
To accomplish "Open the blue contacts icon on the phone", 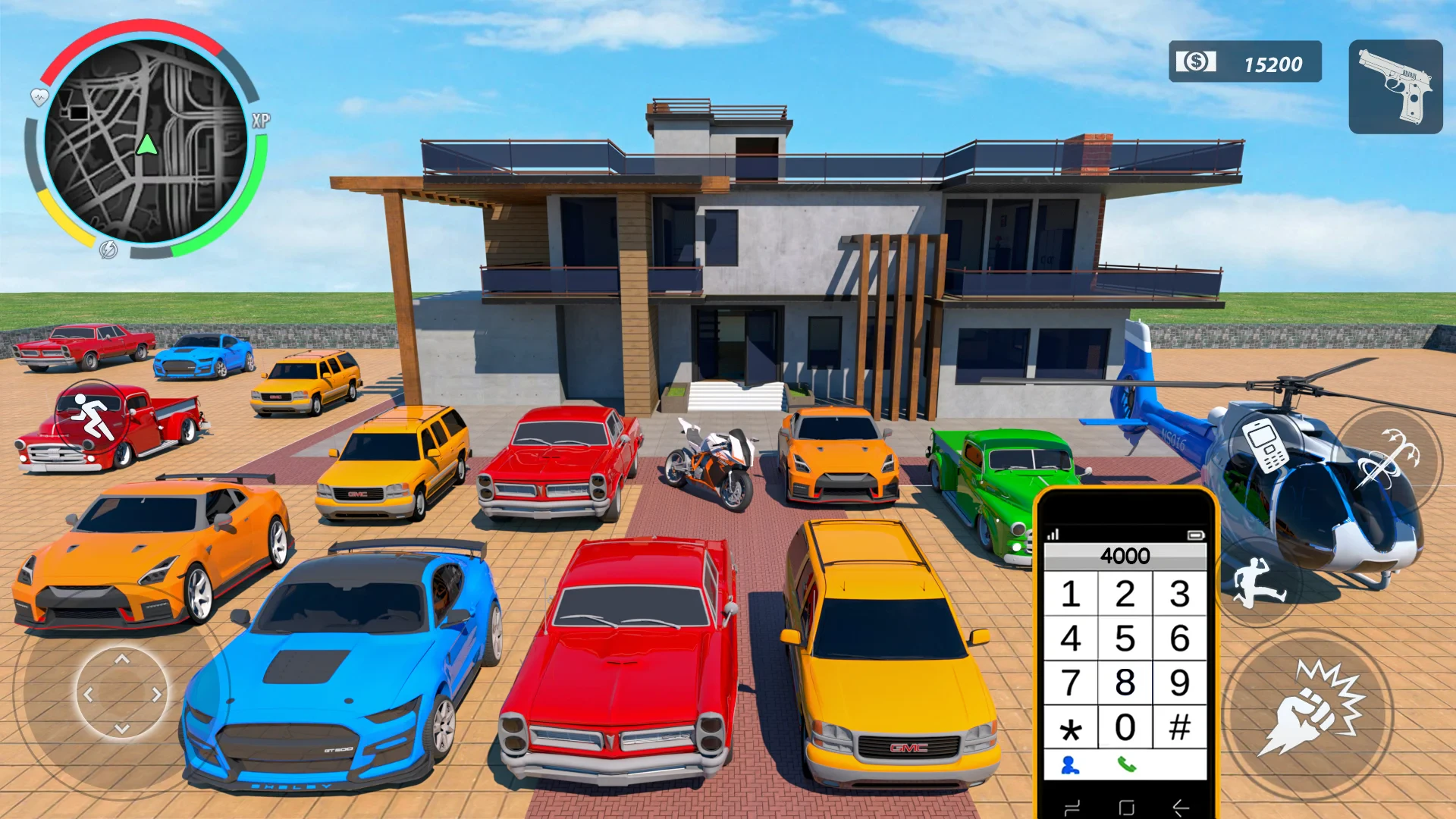I will point(1070,765).
